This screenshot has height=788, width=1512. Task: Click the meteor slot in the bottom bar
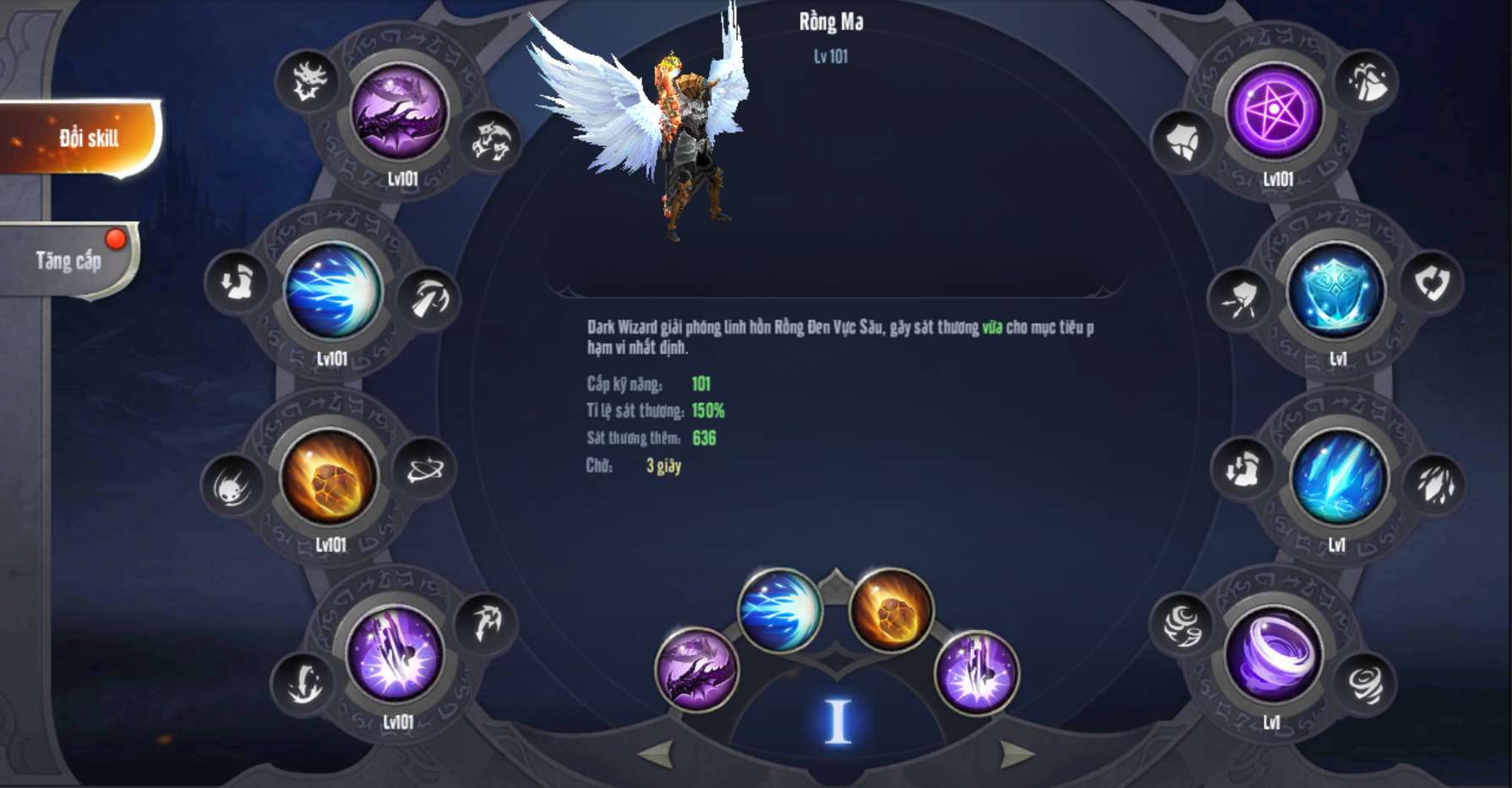tap(891, 609)
